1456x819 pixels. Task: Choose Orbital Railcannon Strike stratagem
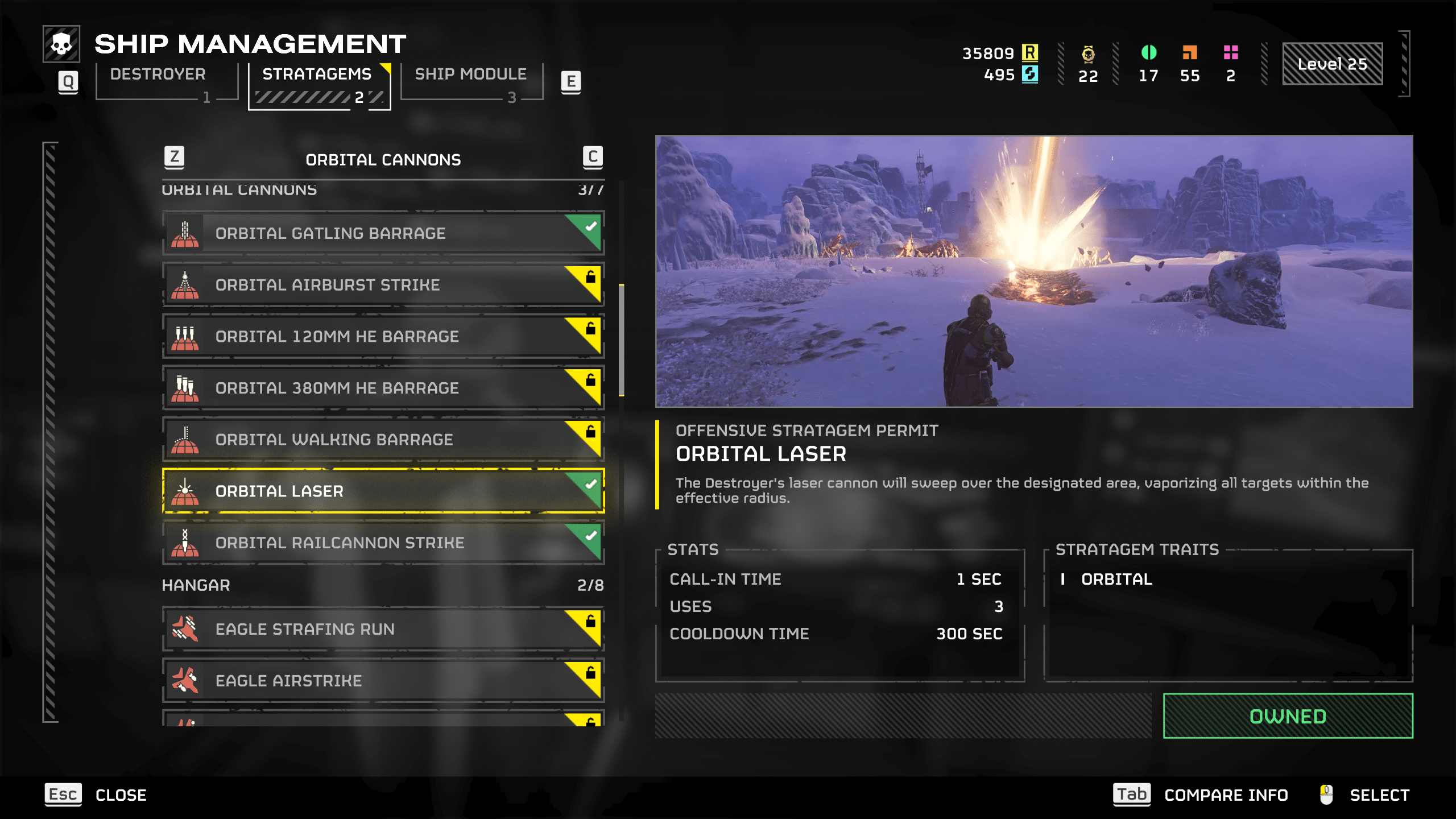383,543
